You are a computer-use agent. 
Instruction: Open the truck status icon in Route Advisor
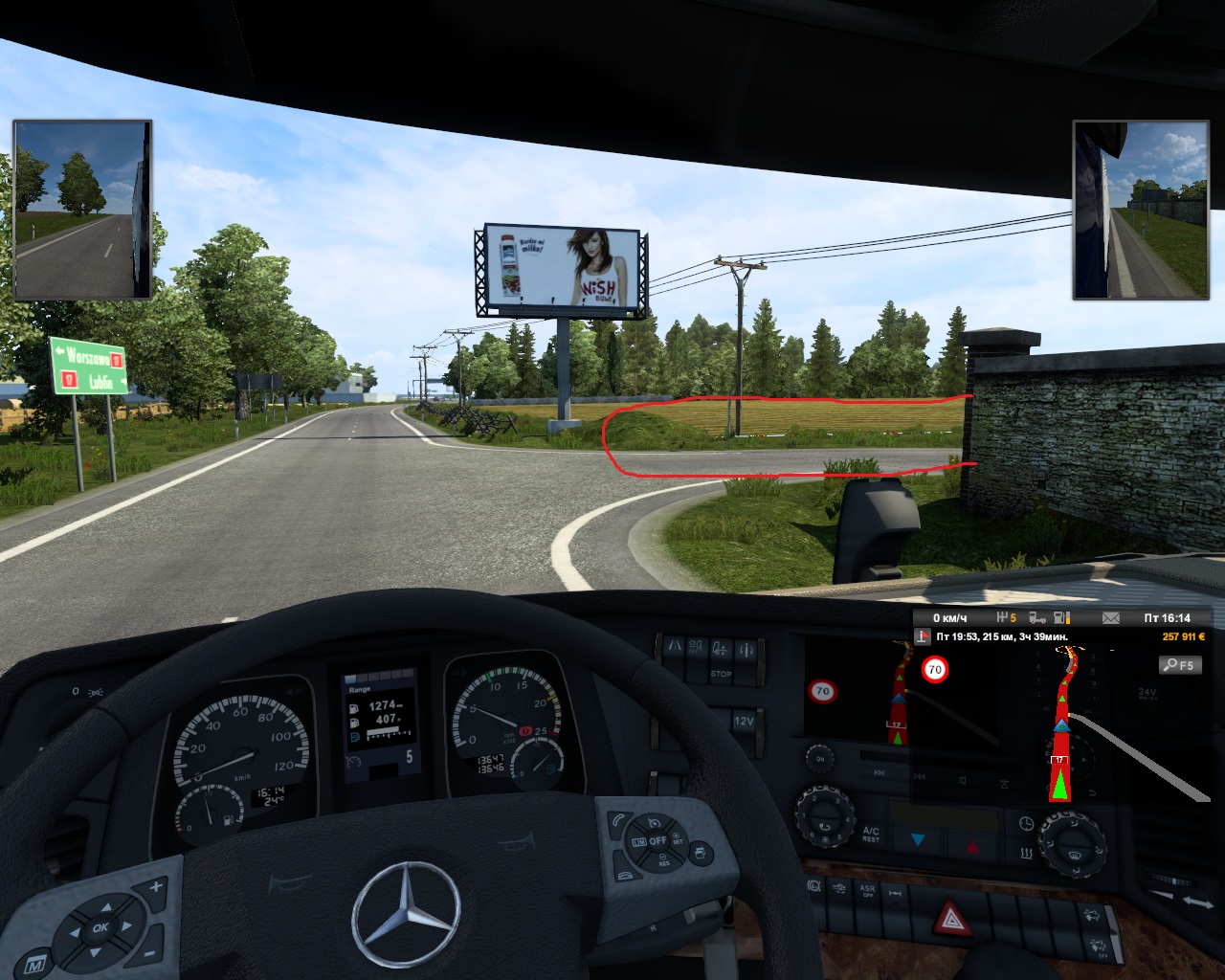click(1037, 618)
